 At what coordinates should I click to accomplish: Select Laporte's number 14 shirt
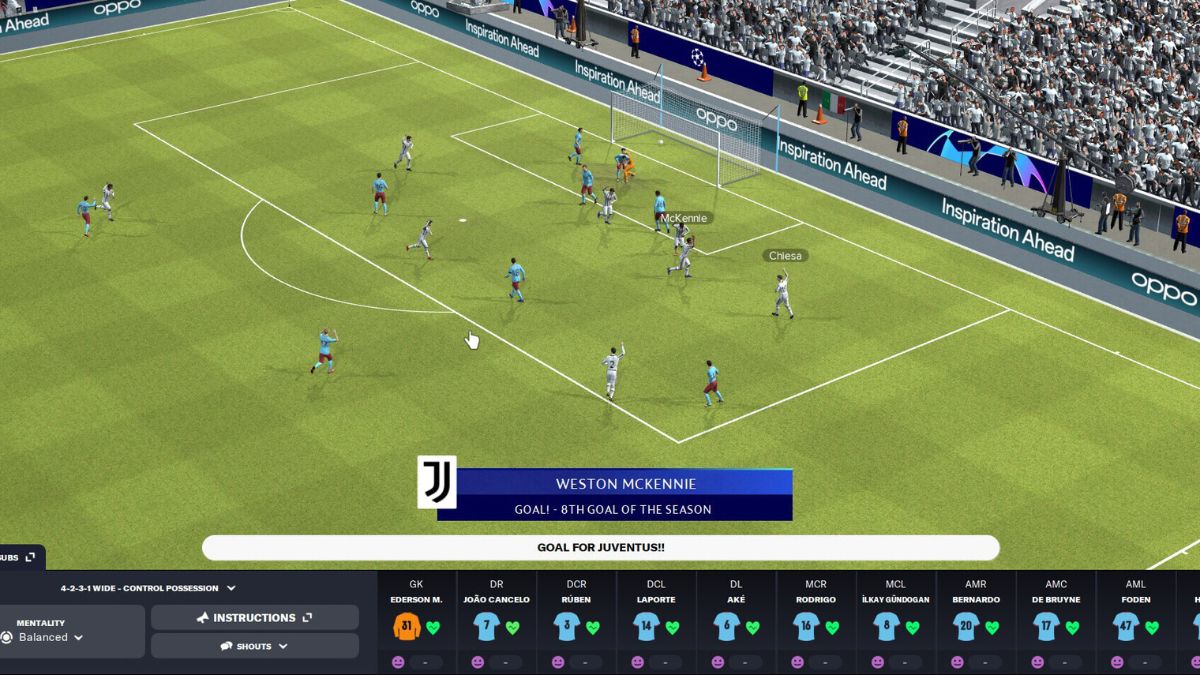[647, 627]
